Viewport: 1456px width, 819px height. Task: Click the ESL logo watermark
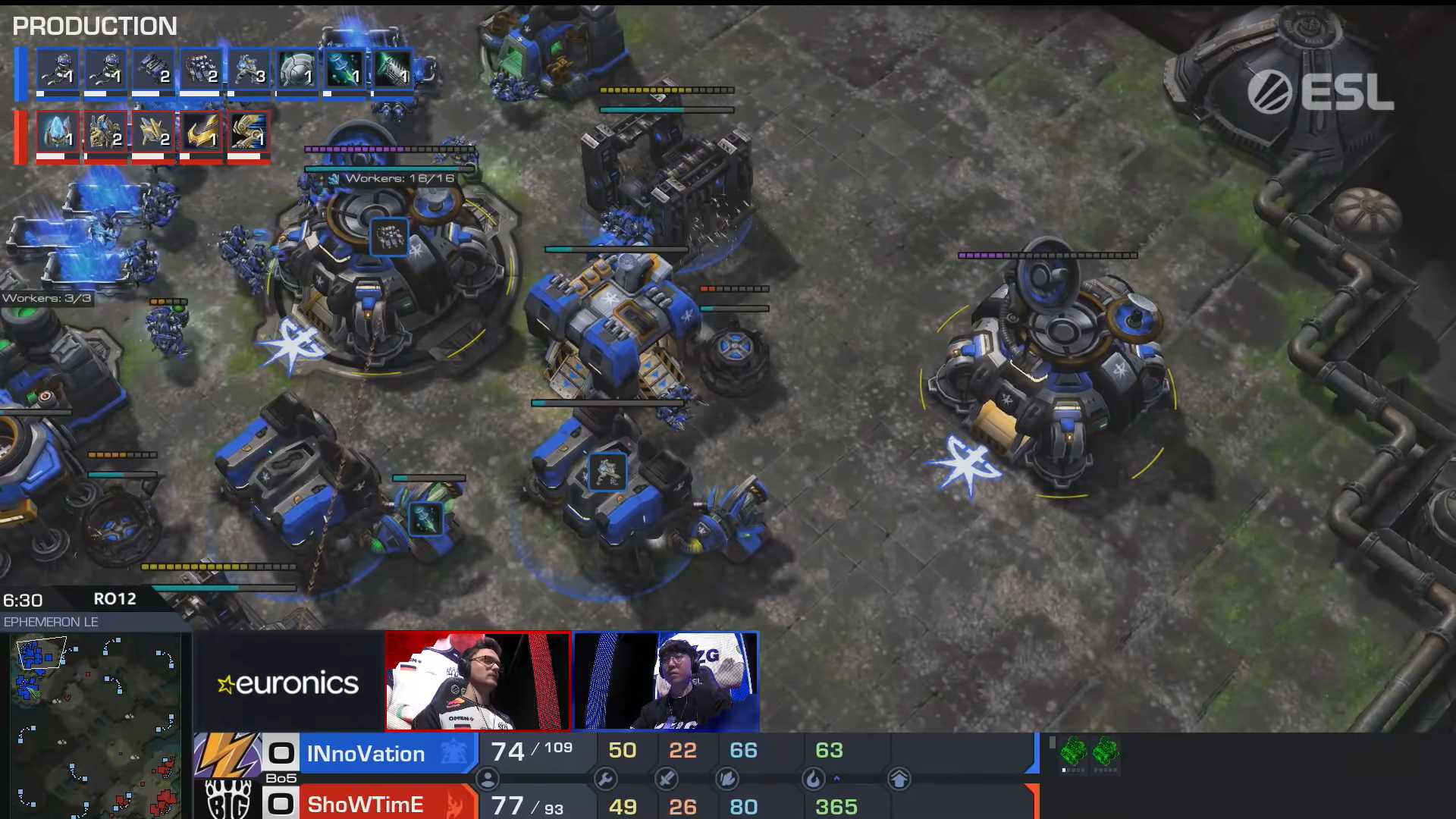1320,93
